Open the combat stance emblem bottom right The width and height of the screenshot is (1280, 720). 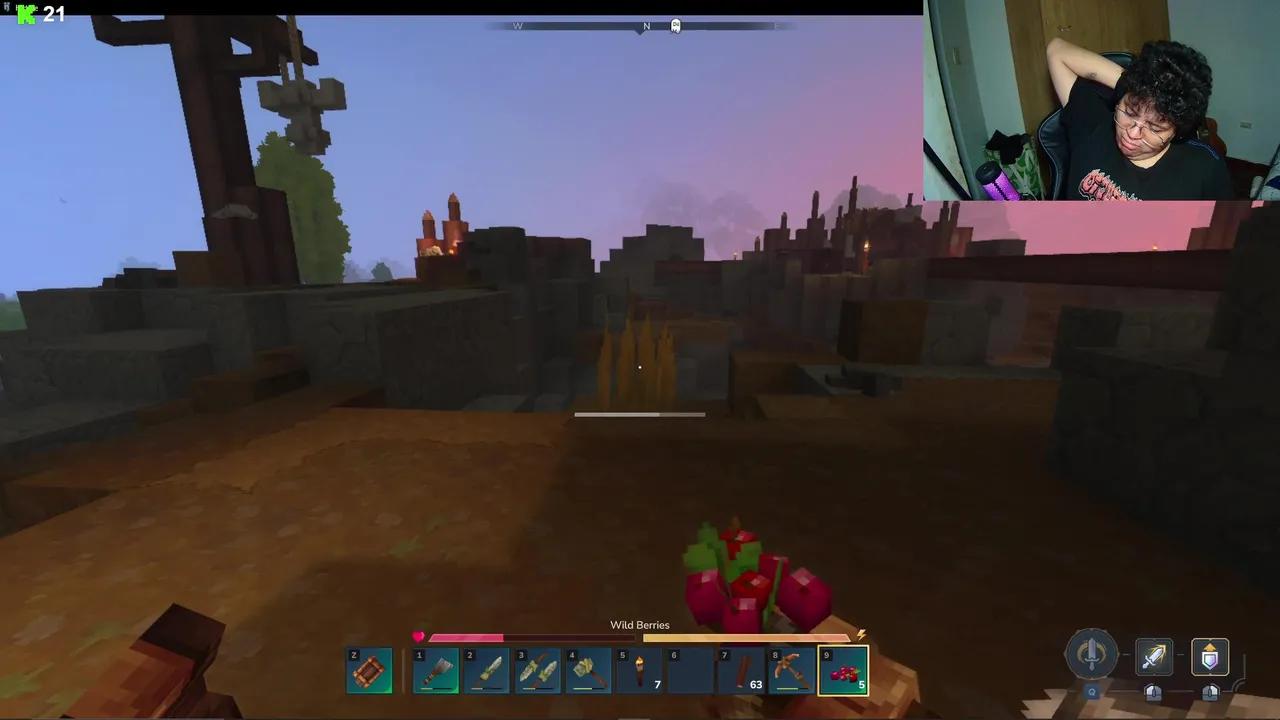pos(1091,655)
